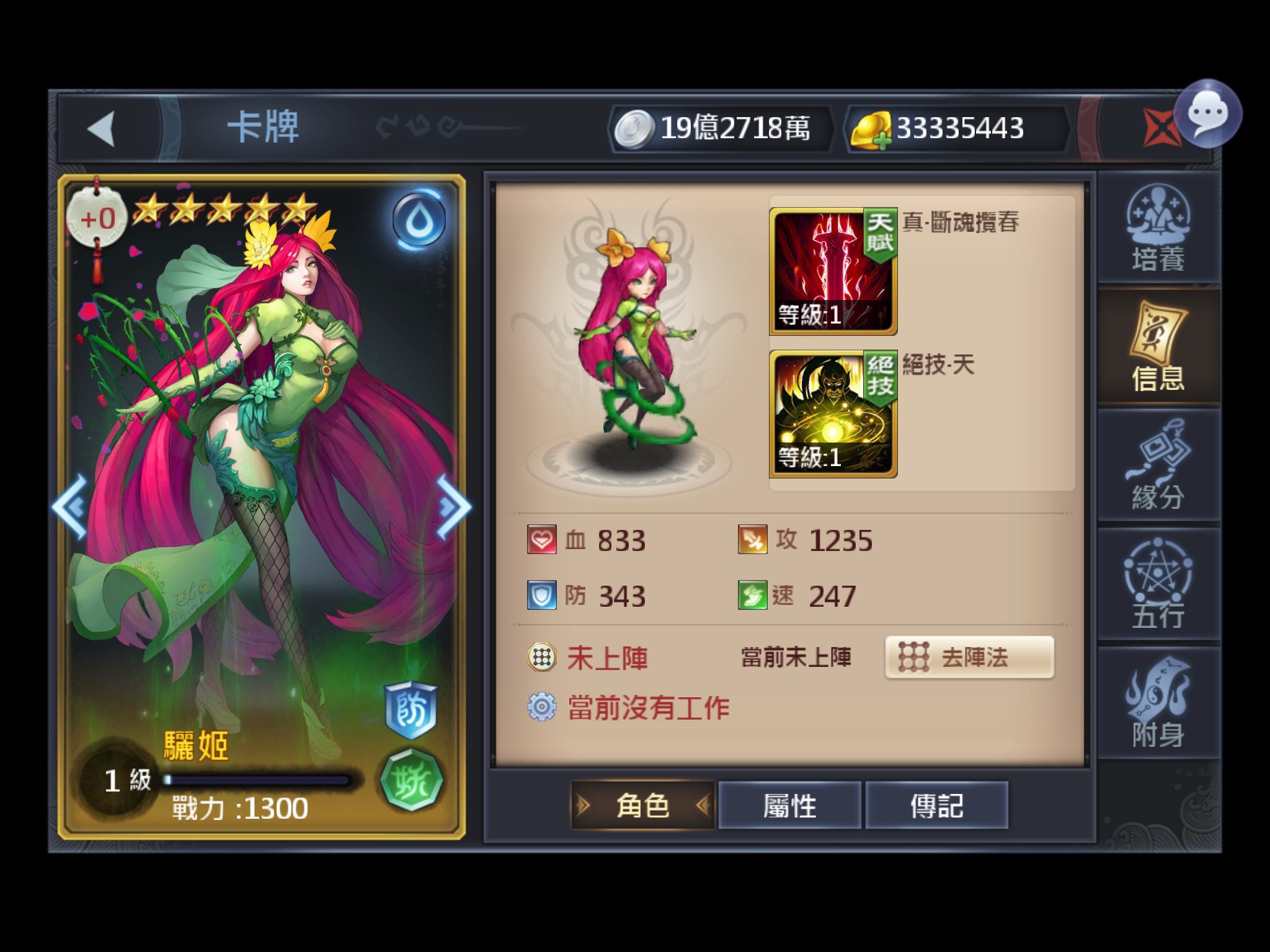
Task: Open the 傳記 biography tab
Action: pyautogui.click(x=938, y=804)
